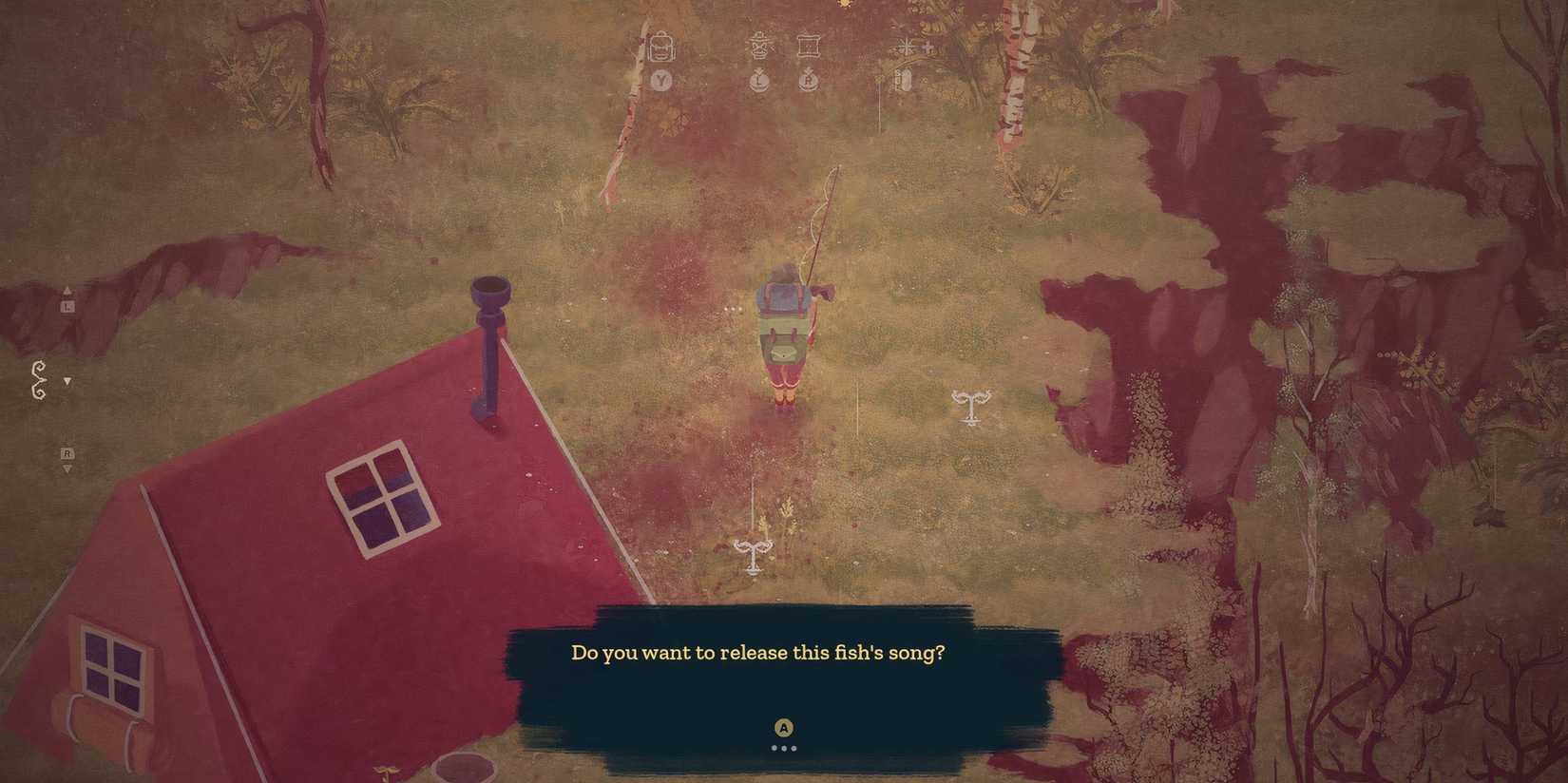The height and width of the screenshot is (783, 1568).
Task: Toggle the L bumper prompt under the hat icon
Action: tap(759, 81)
